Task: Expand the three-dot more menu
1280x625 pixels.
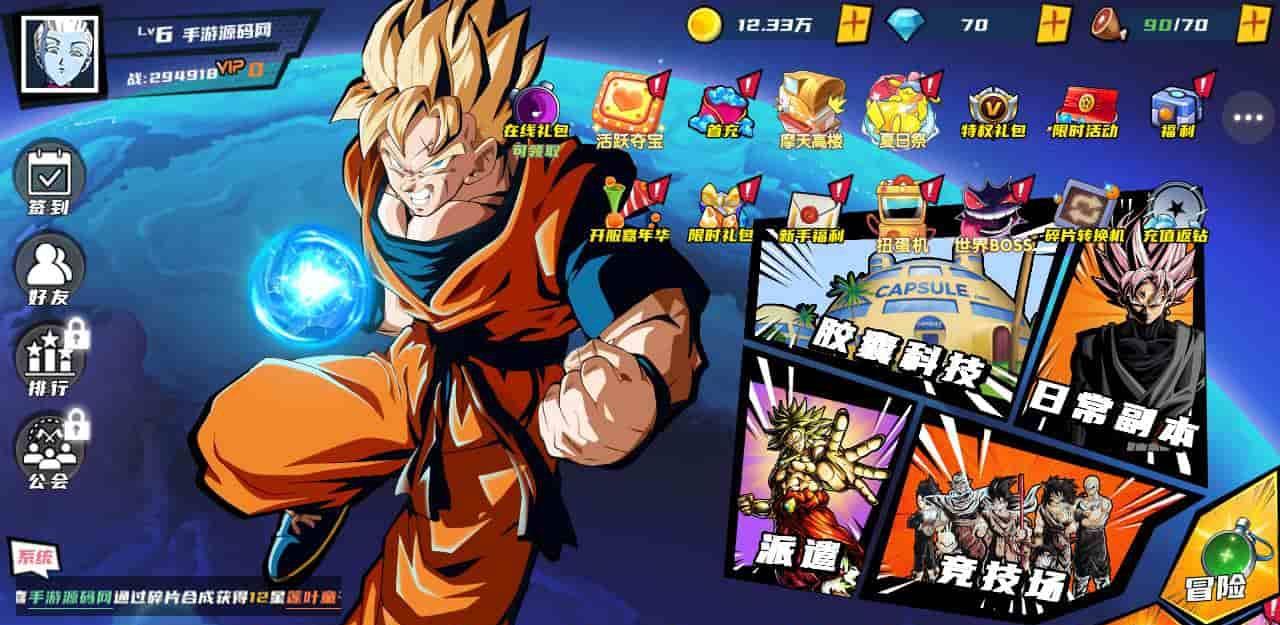Action: tap(1248, 117)
